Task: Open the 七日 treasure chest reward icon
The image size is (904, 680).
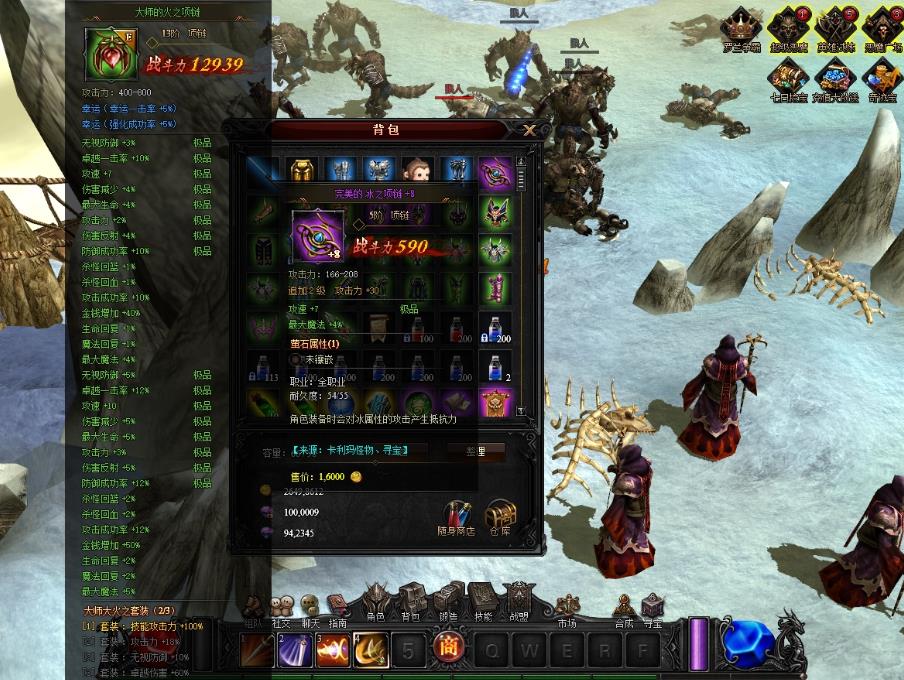Action: [789, 75]
